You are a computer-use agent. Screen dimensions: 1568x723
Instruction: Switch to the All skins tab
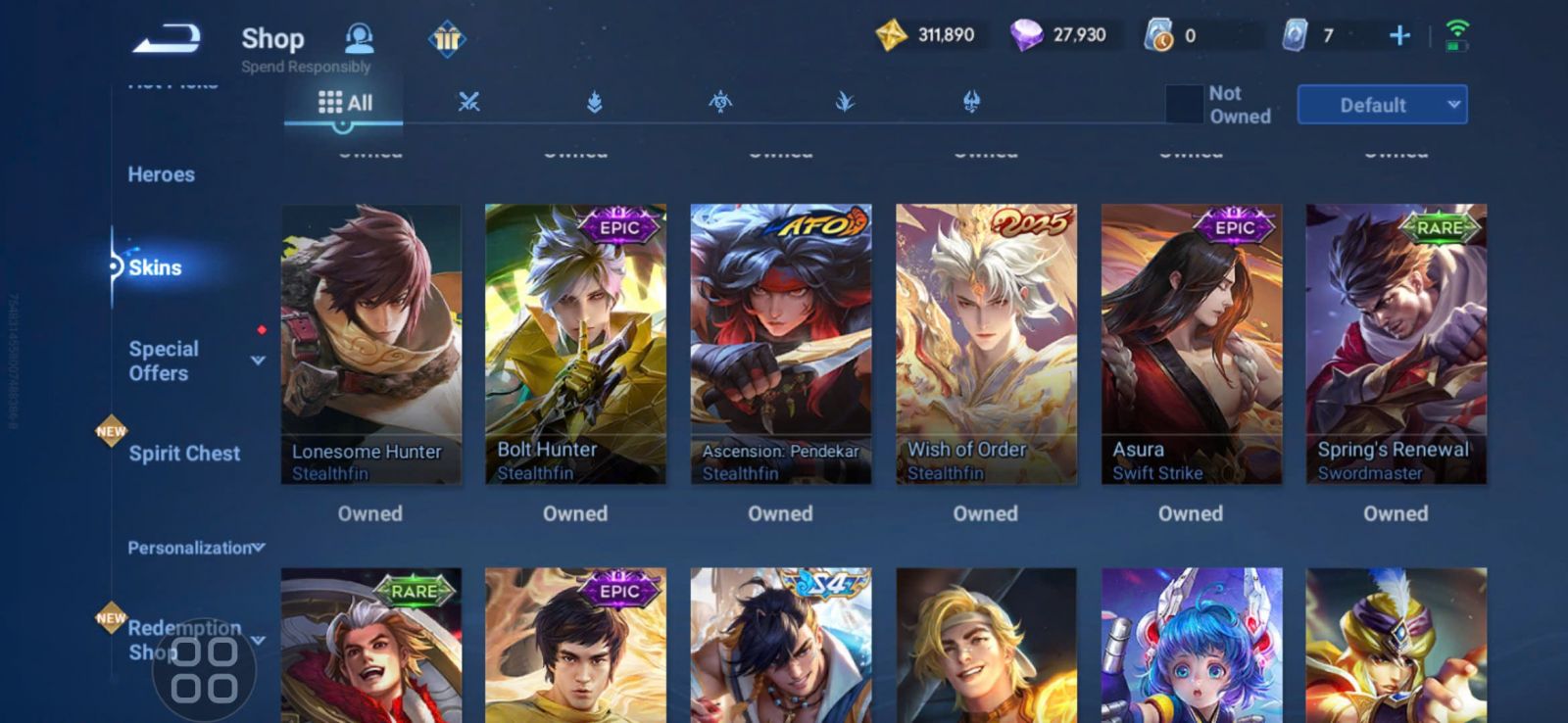[x=345, y=103]
